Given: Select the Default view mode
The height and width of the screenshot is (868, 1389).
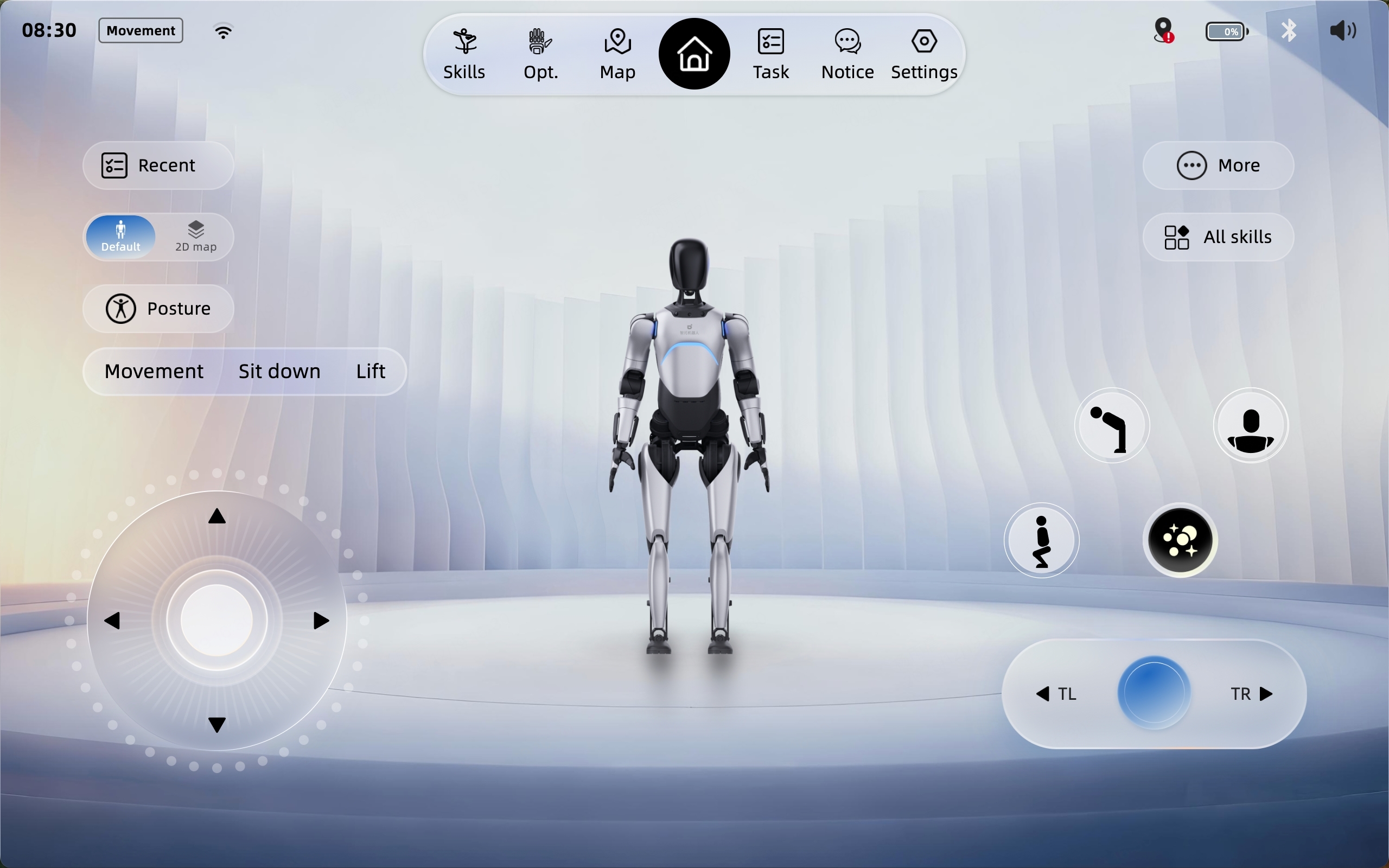Looking at the screenshot, I should pyautogui.click(x=120, y=236).
